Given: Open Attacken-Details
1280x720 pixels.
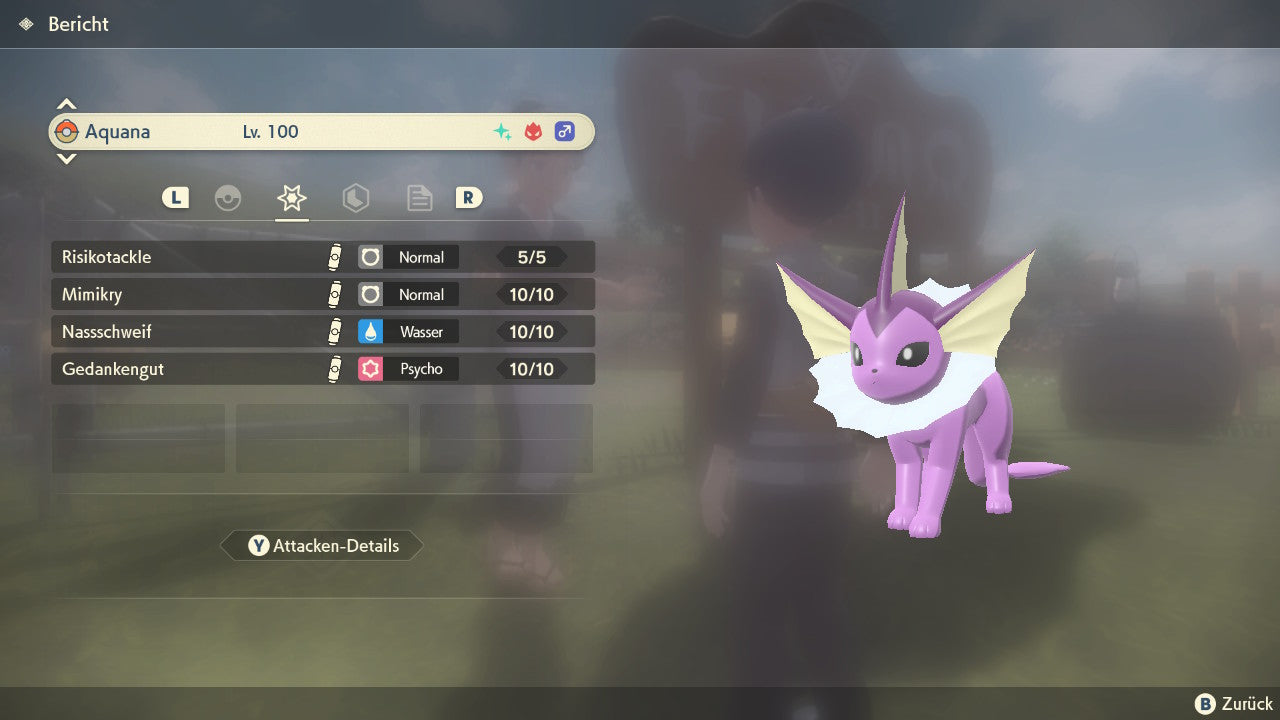Looking at the screenshot, I should (322, 546).
